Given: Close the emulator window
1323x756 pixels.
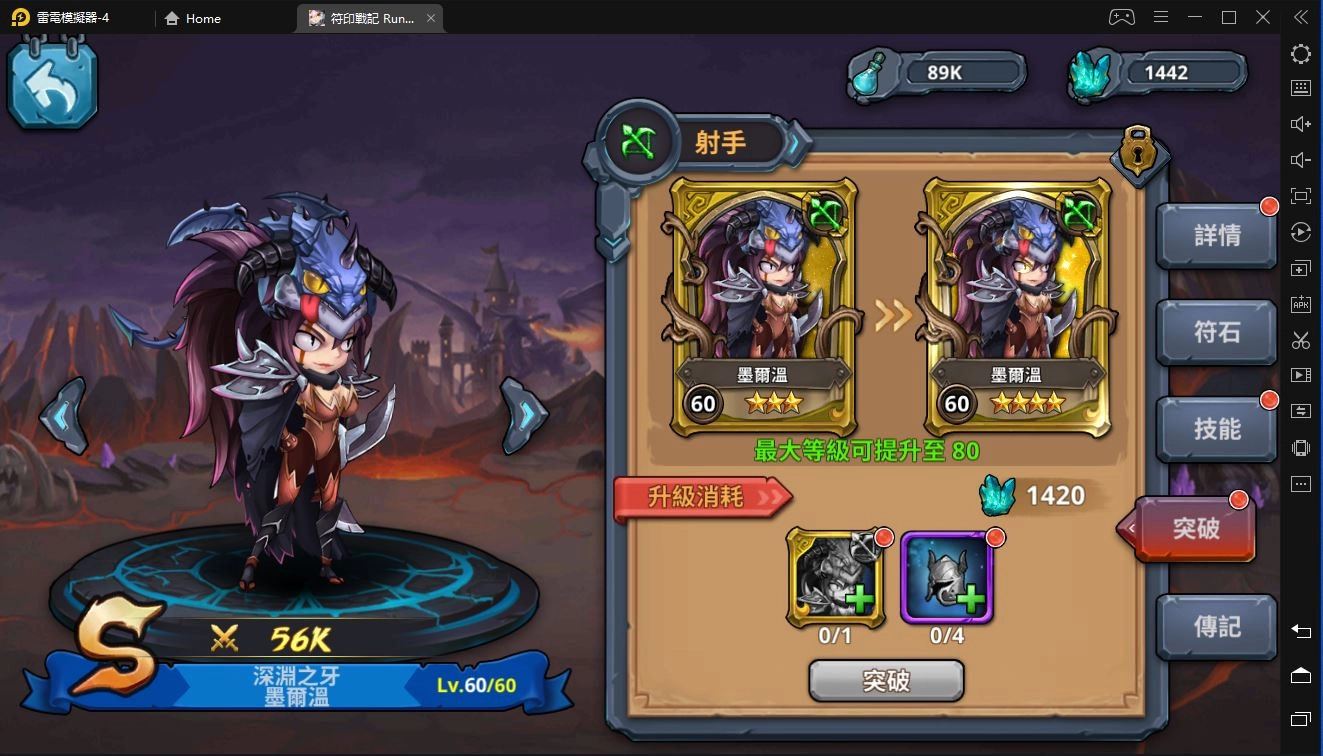Looking at the screenshot, I should pos(1263,17).
